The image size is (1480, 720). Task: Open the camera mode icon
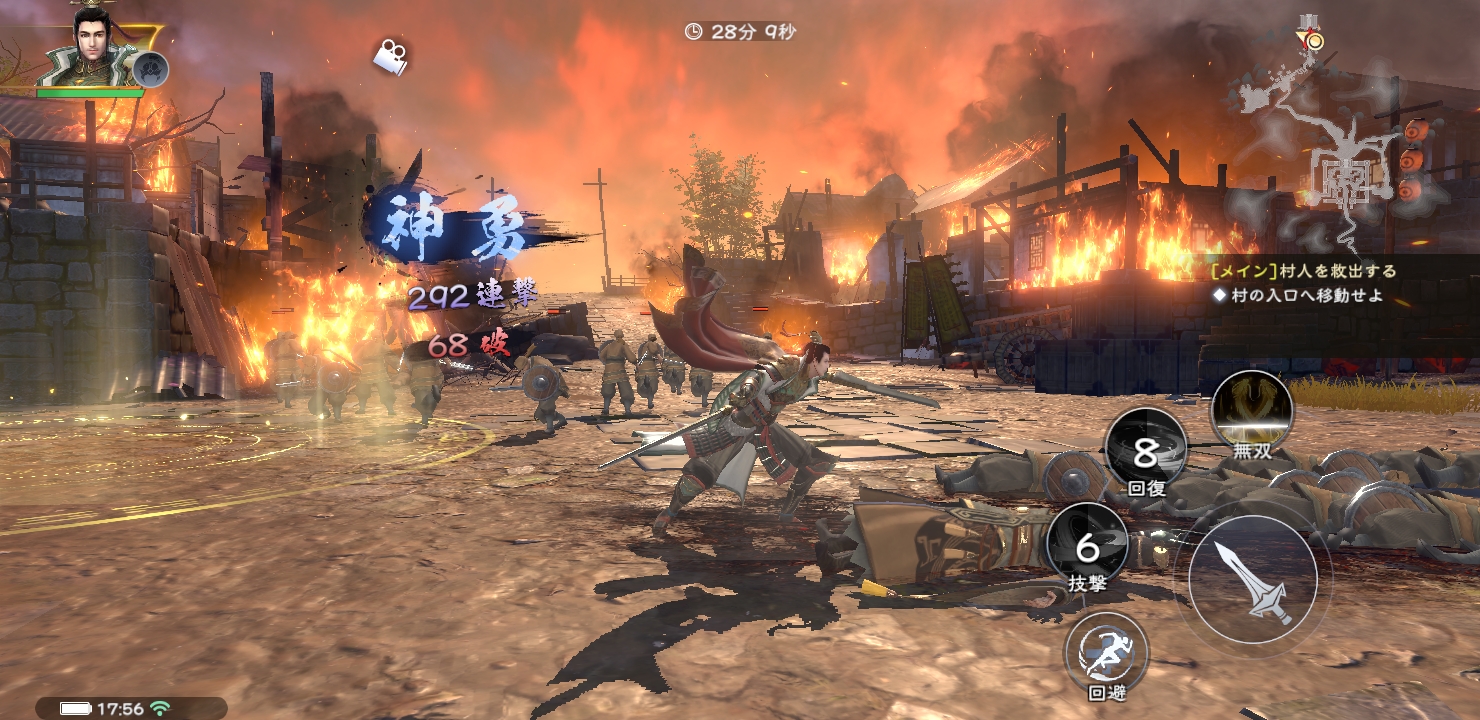pyautogui.click(x=391, y=55)
